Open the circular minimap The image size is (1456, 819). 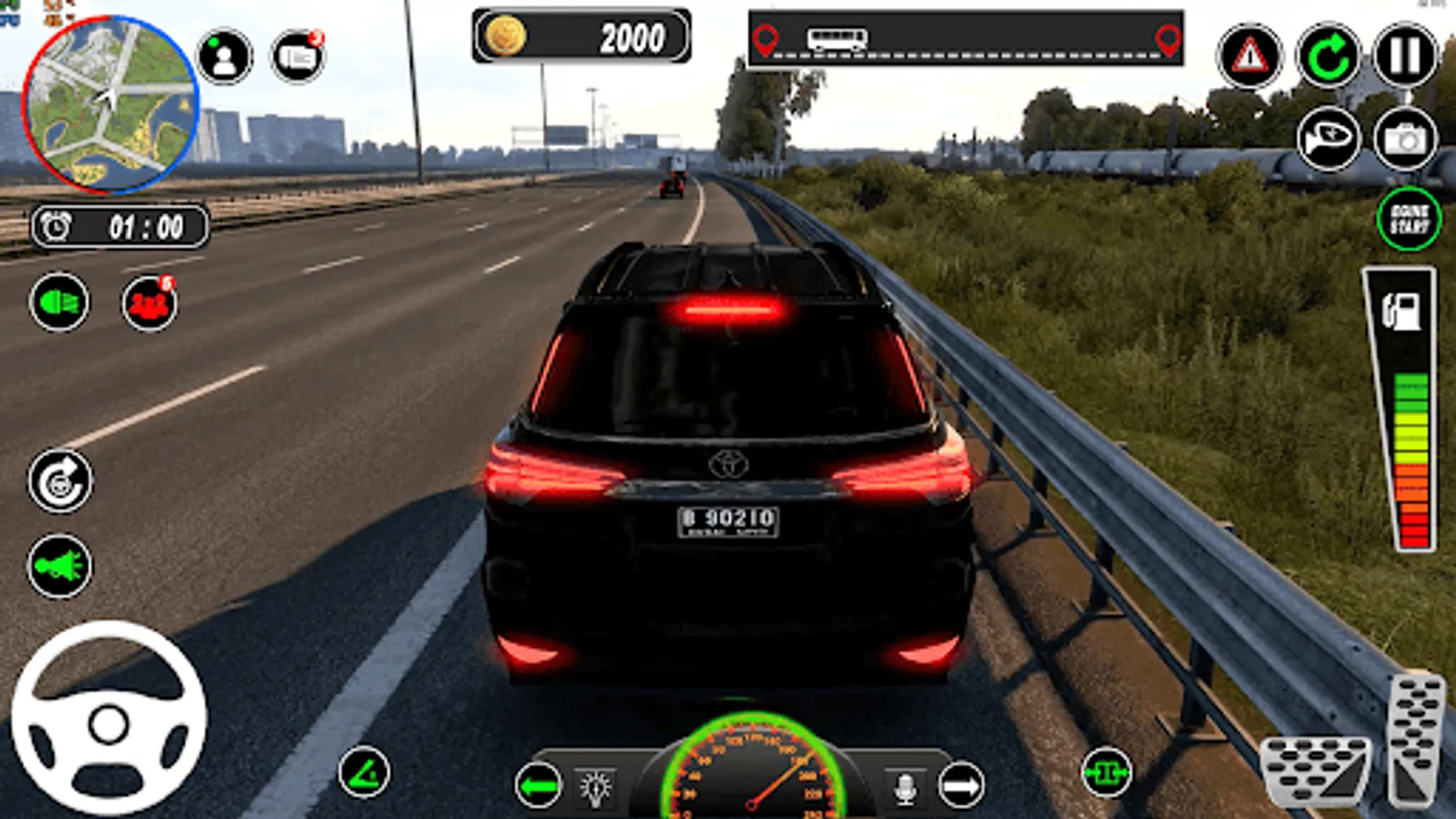coord(110,103)
